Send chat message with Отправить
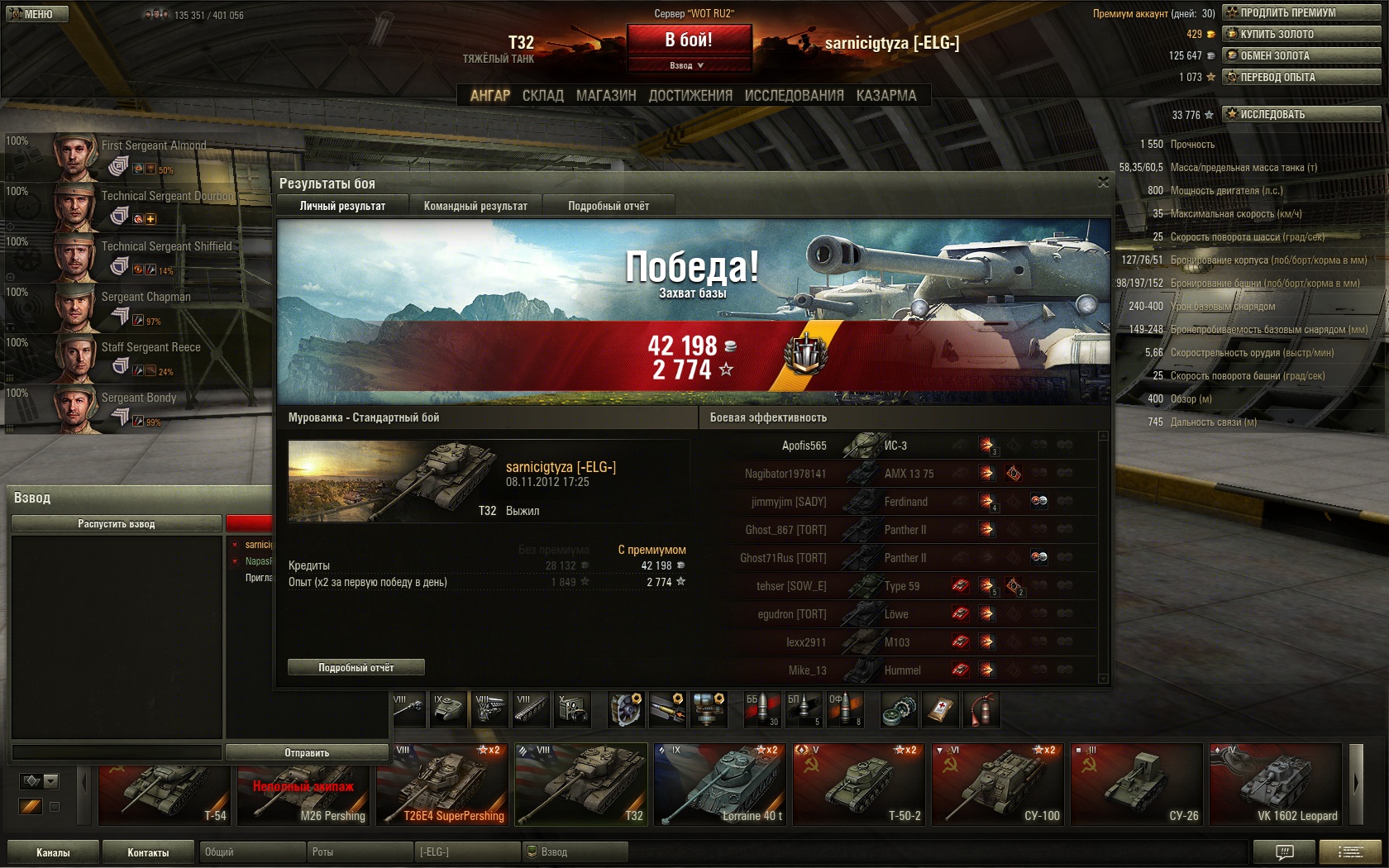The height and width of the screenshot is (868, 1389). 307,752
